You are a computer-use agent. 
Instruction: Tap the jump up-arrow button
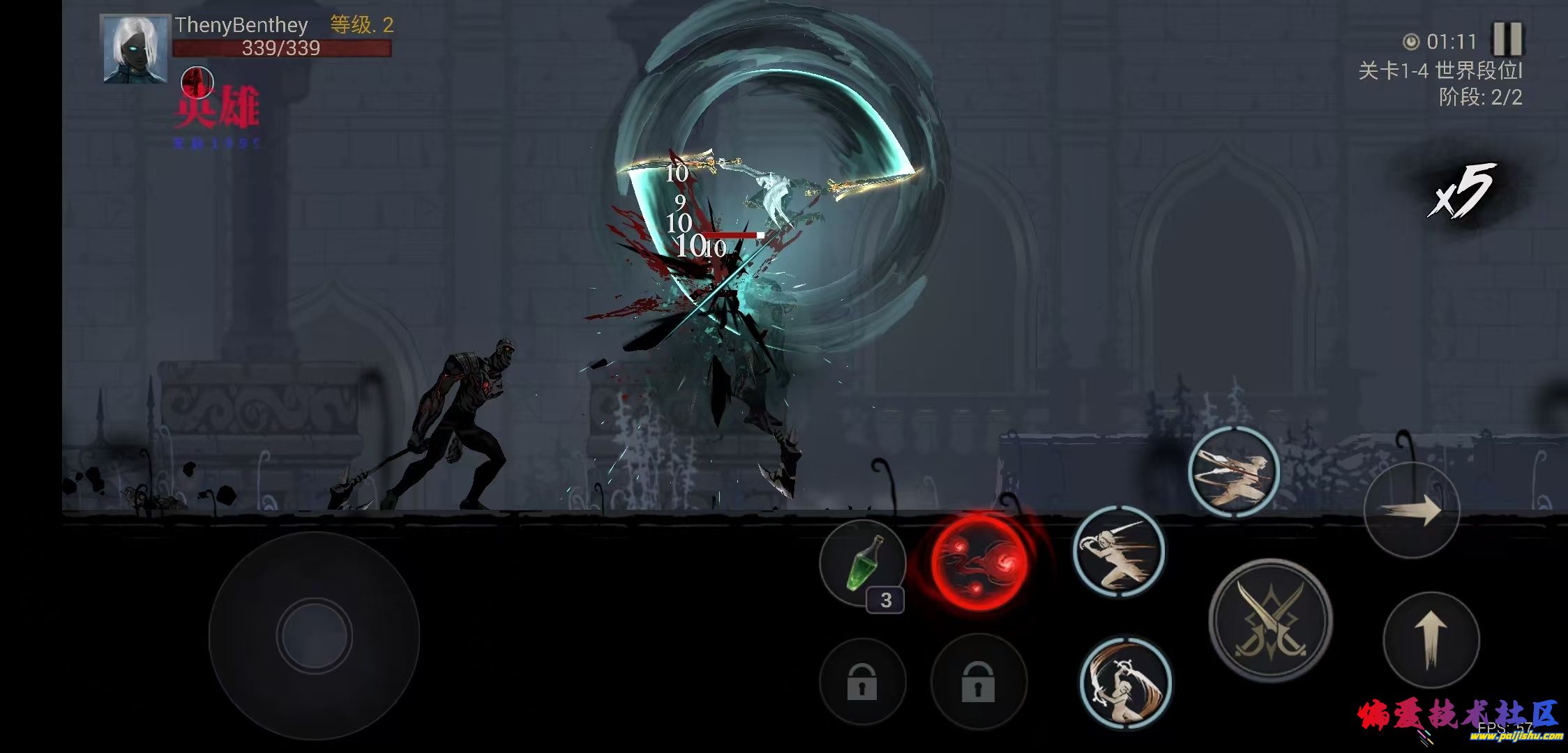1431,639
